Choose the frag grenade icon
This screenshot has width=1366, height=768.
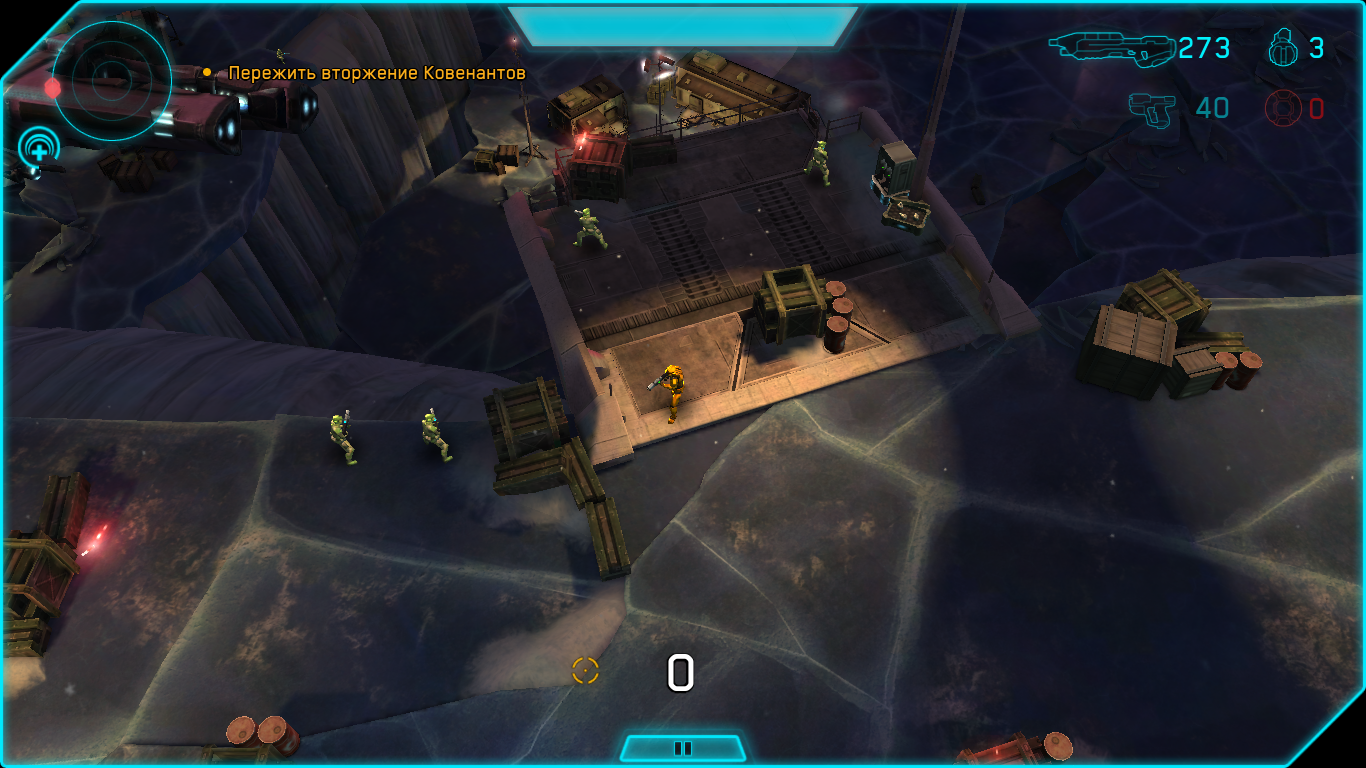point(1283,48)
